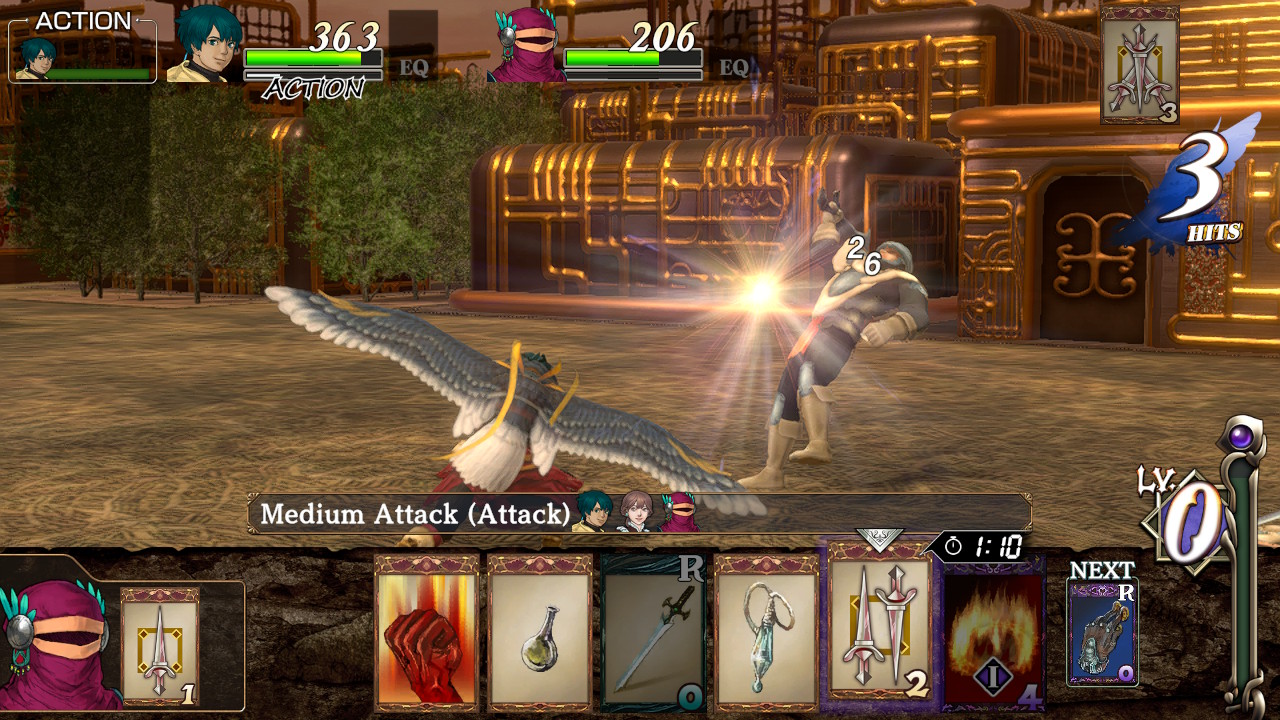Choose the fire magic card
This screenshot has height=720, width=1280.
tap(993, 630)
